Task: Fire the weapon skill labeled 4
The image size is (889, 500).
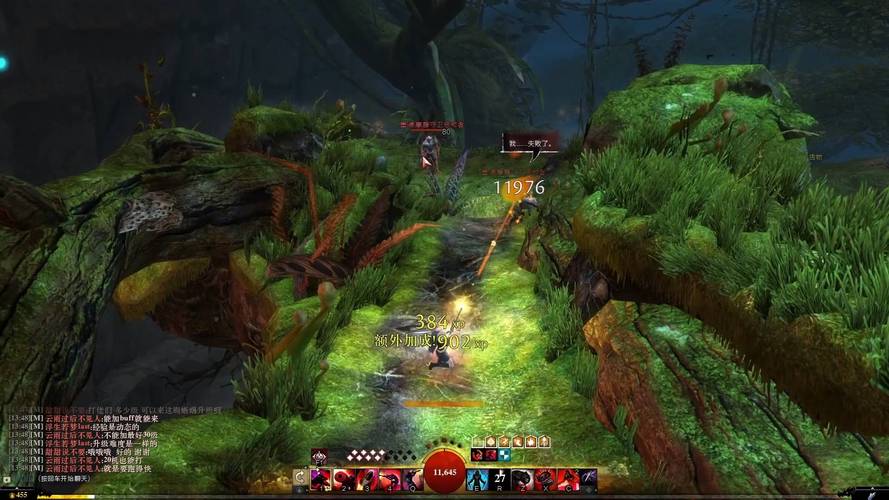Action: point(387,479)
